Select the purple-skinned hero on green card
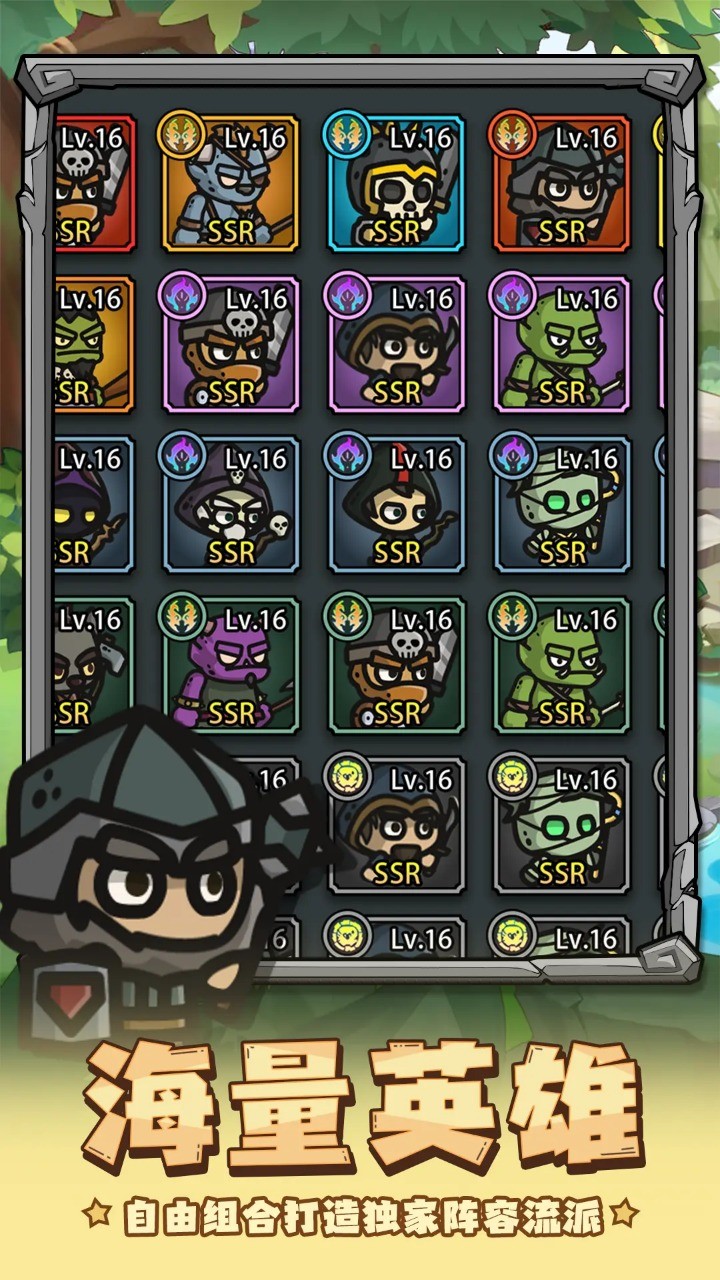 pyautogui.click(x=231, y=665)
